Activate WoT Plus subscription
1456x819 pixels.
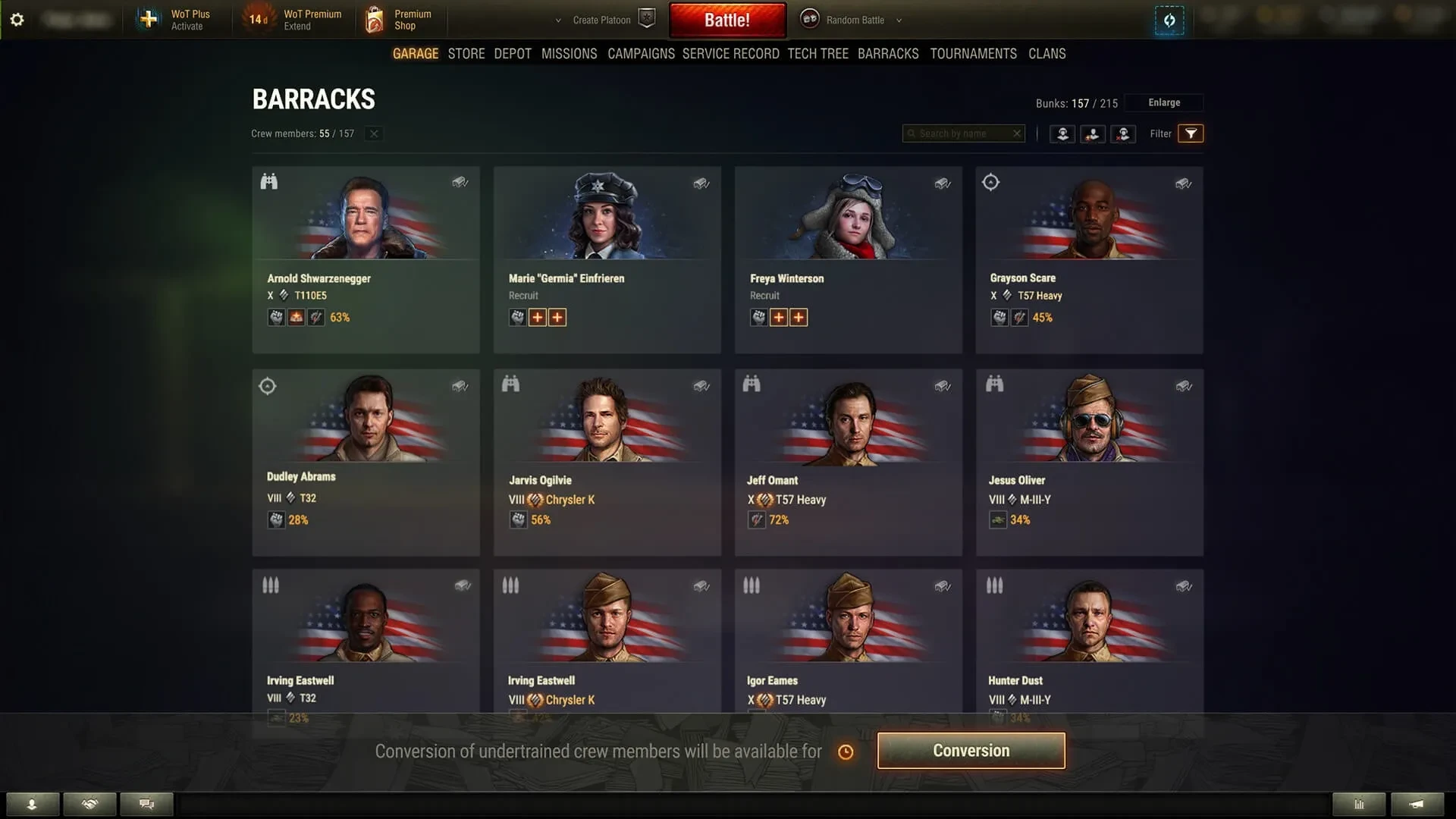(174, 20)
